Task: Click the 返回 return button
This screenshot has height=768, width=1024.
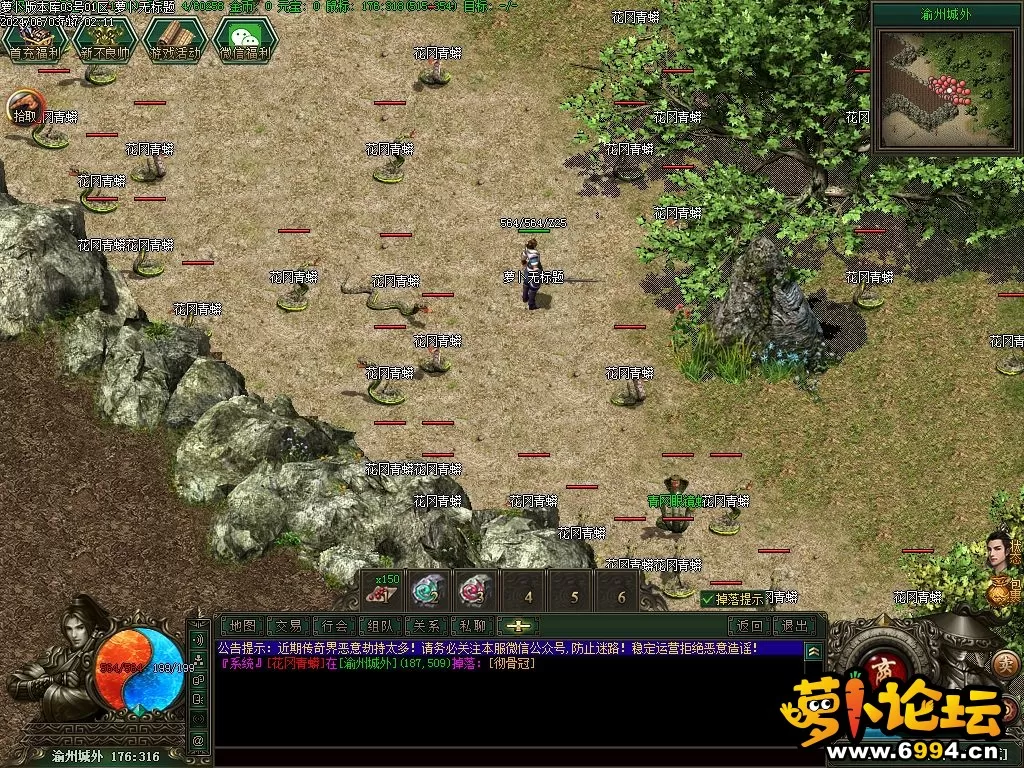Action: (x=750, y=626)
